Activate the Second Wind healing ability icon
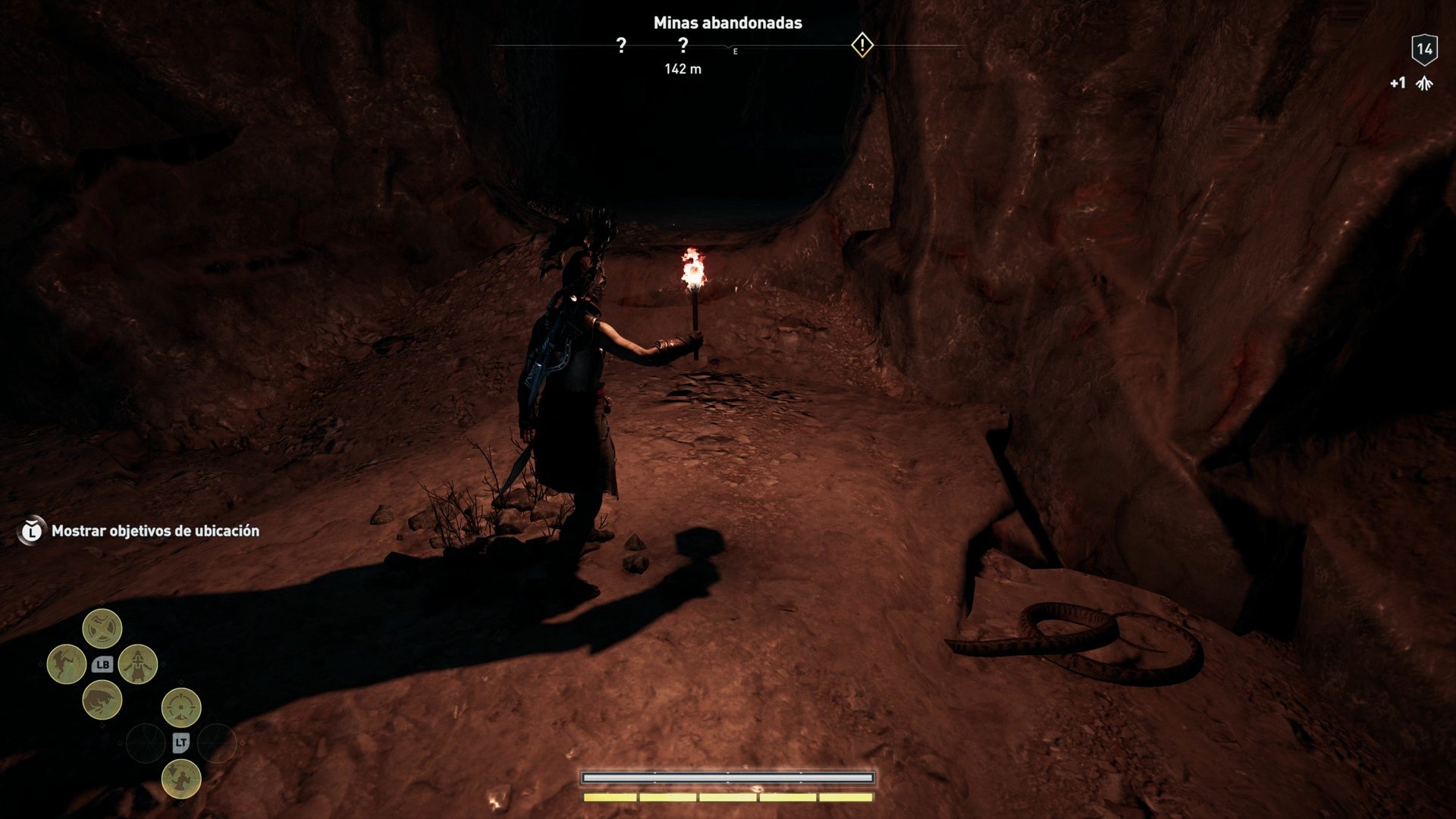 tap(137, 664)
